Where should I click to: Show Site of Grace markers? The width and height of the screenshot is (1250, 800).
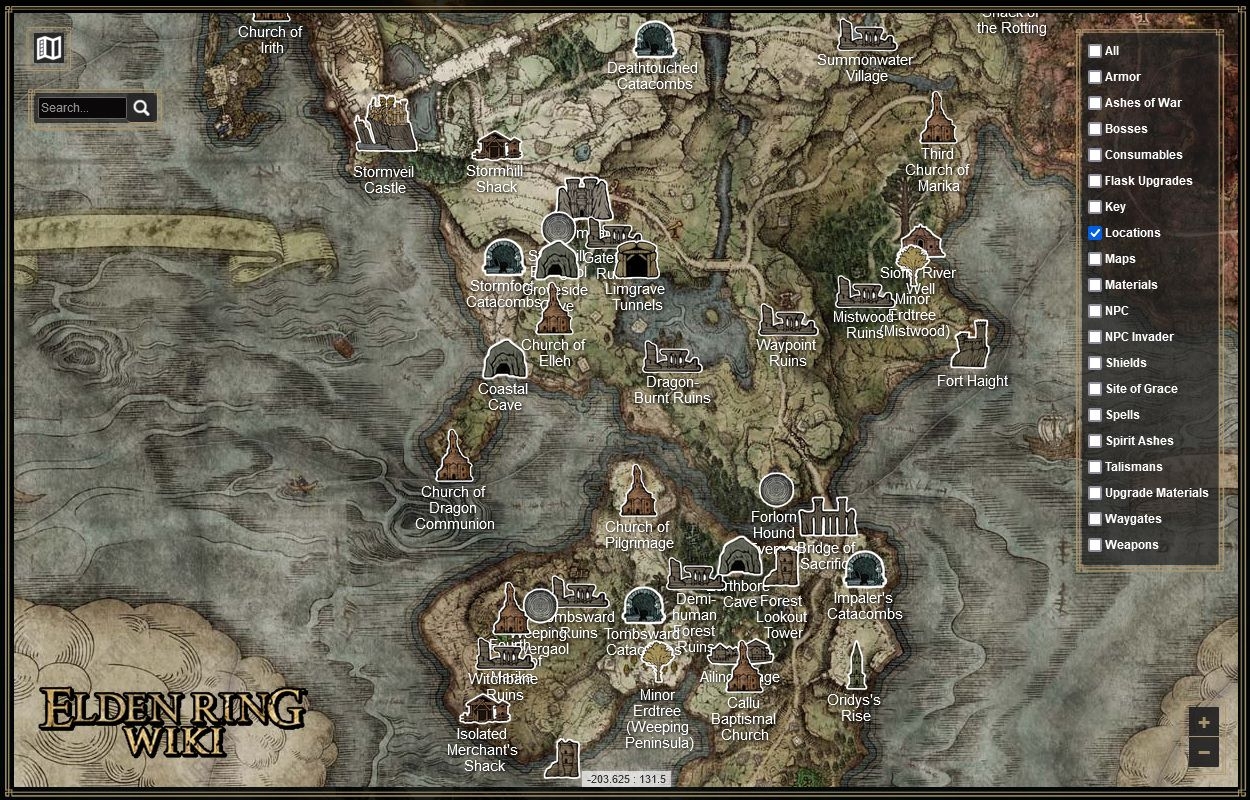point(1095,389)
